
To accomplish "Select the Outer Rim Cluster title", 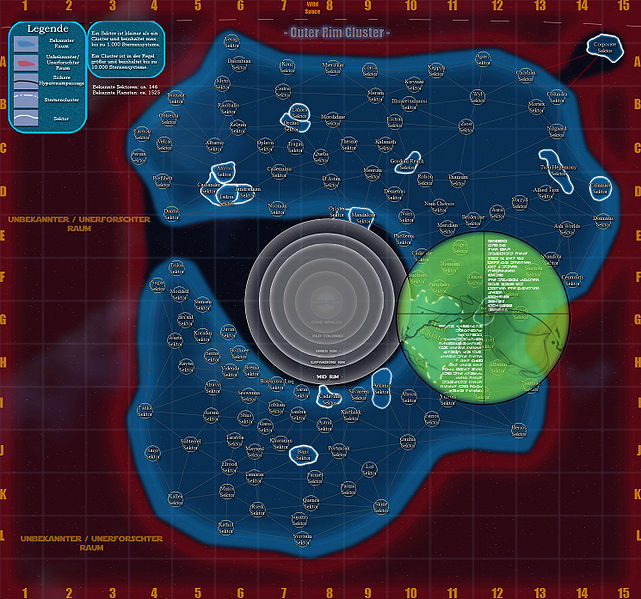I will pyautogui.click(x=337, y=33).
